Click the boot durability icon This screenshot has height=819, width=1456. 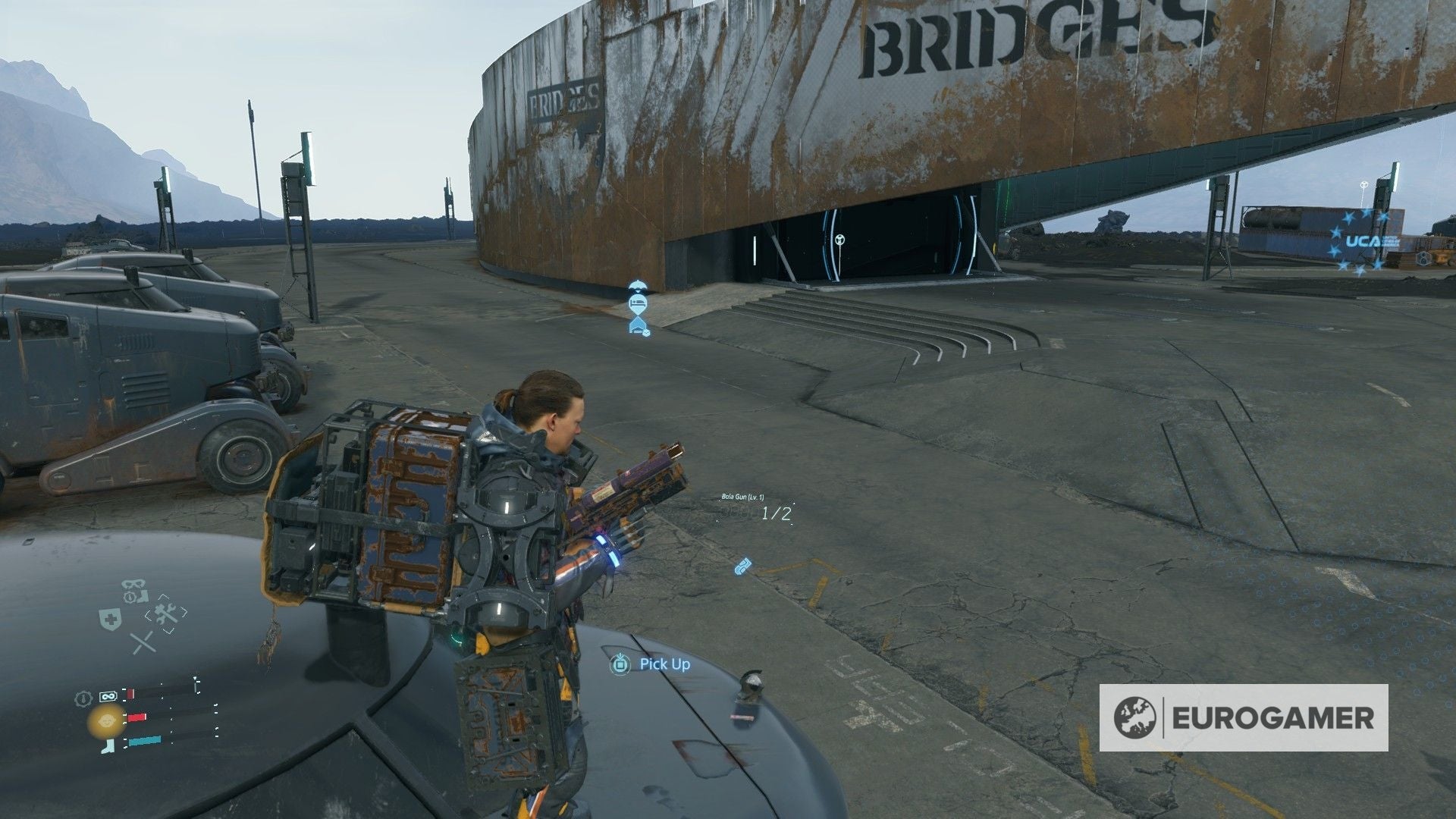coord(106,746)
